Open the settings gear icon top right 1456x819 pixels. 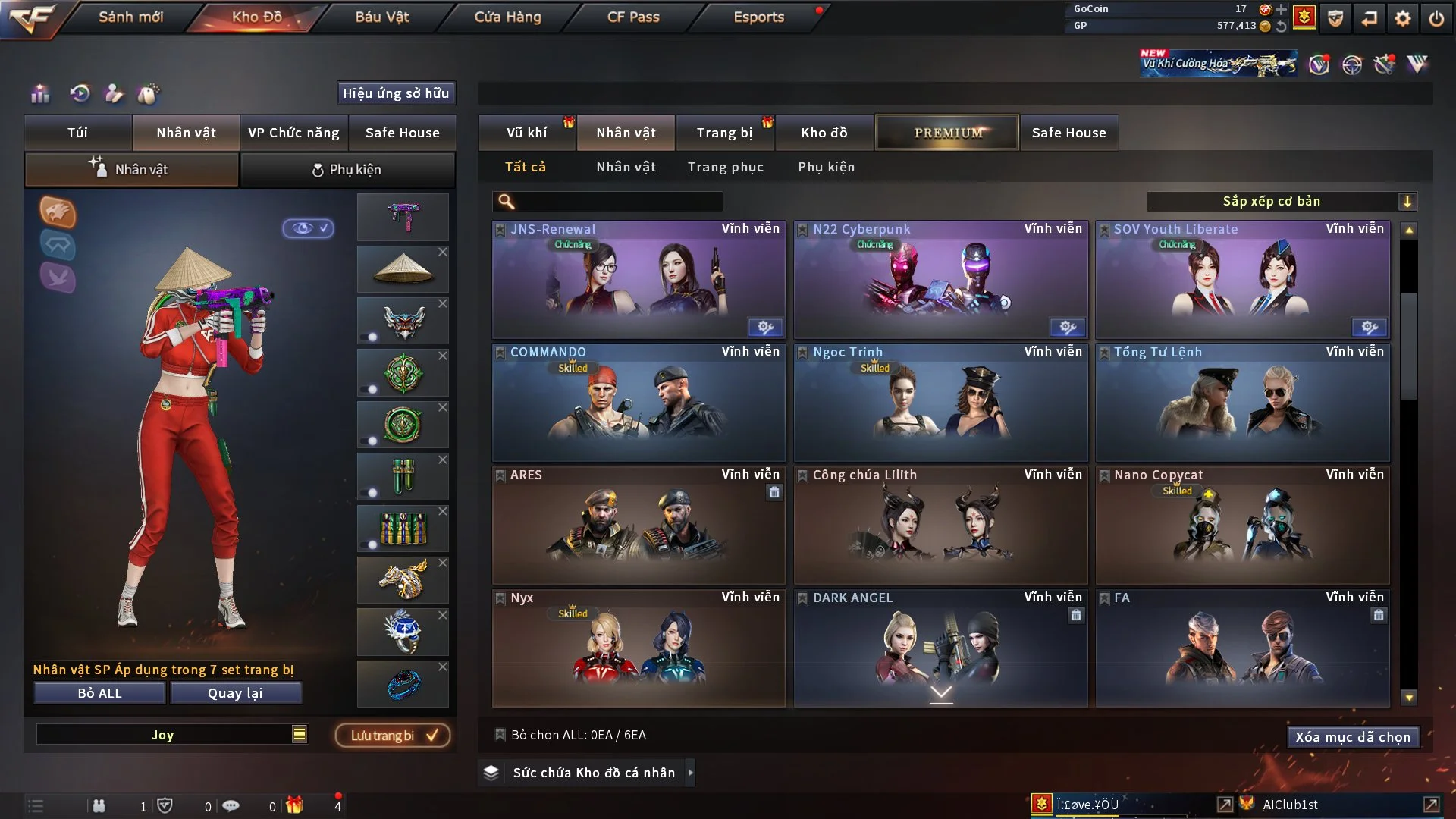click(x=1401, y=19)
